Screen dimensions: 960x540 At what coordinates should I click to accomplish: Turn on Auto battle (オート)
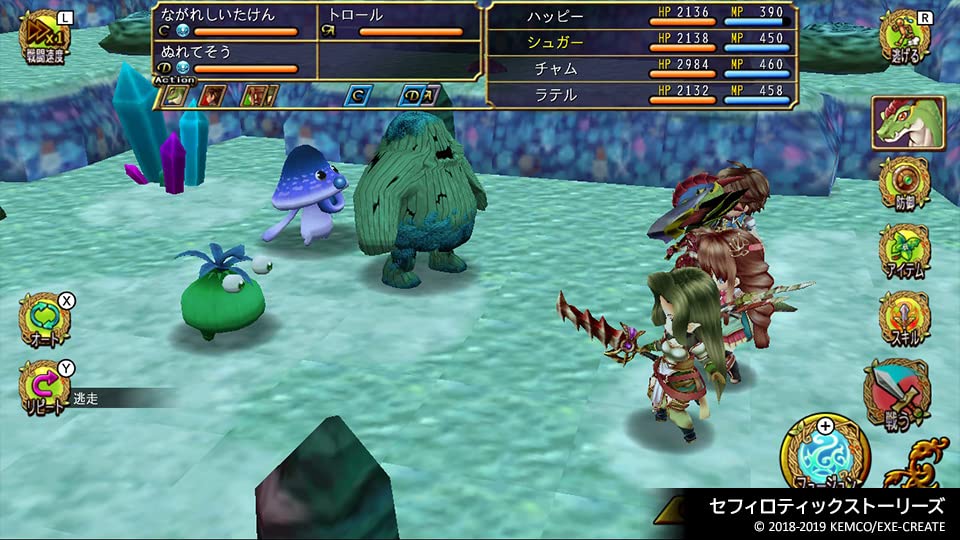pyautogui.click(x=44, y=320)
